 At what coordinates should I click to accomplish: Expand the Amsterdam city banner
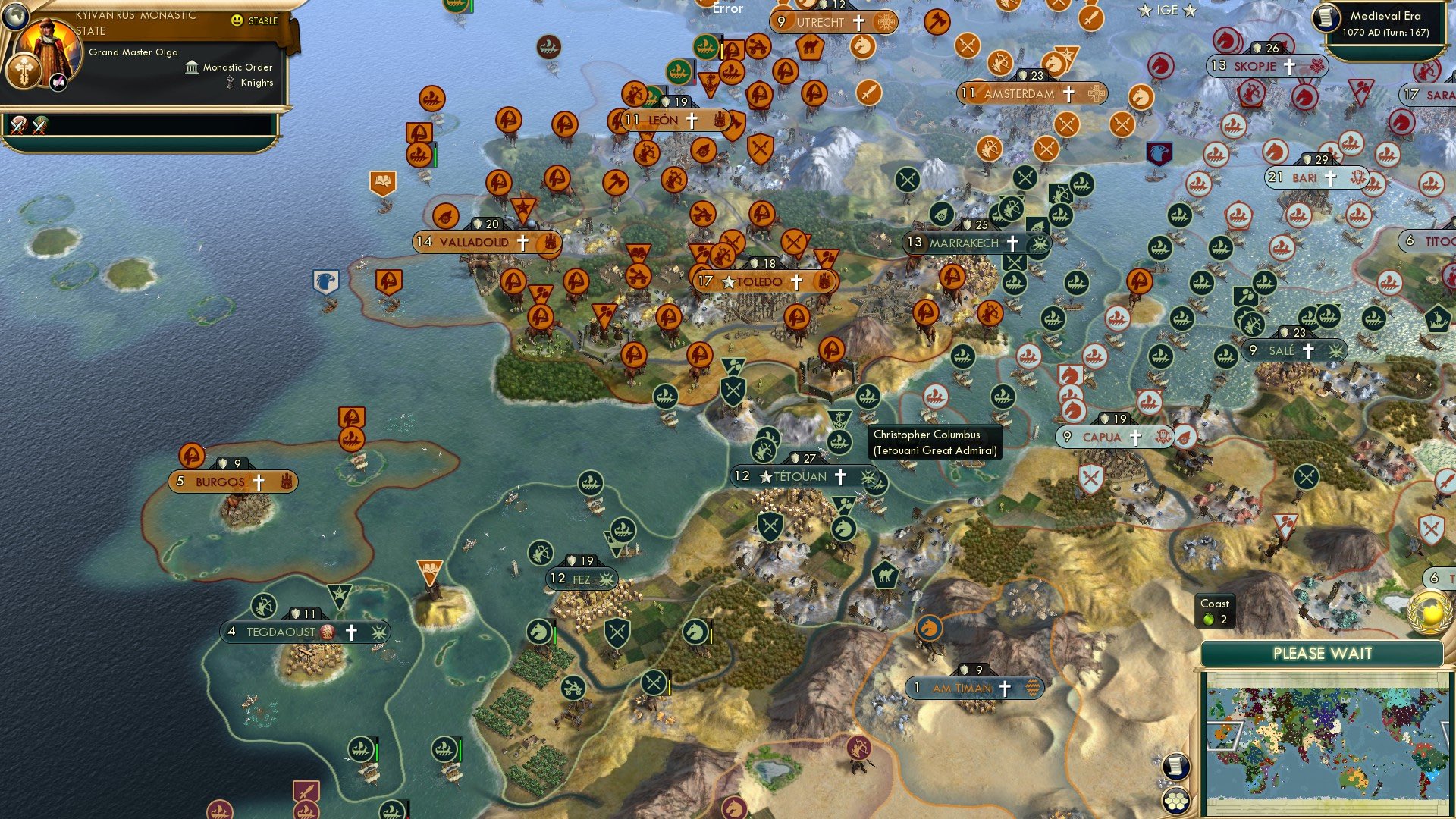pyautogui.click(x=1020, y=93)
